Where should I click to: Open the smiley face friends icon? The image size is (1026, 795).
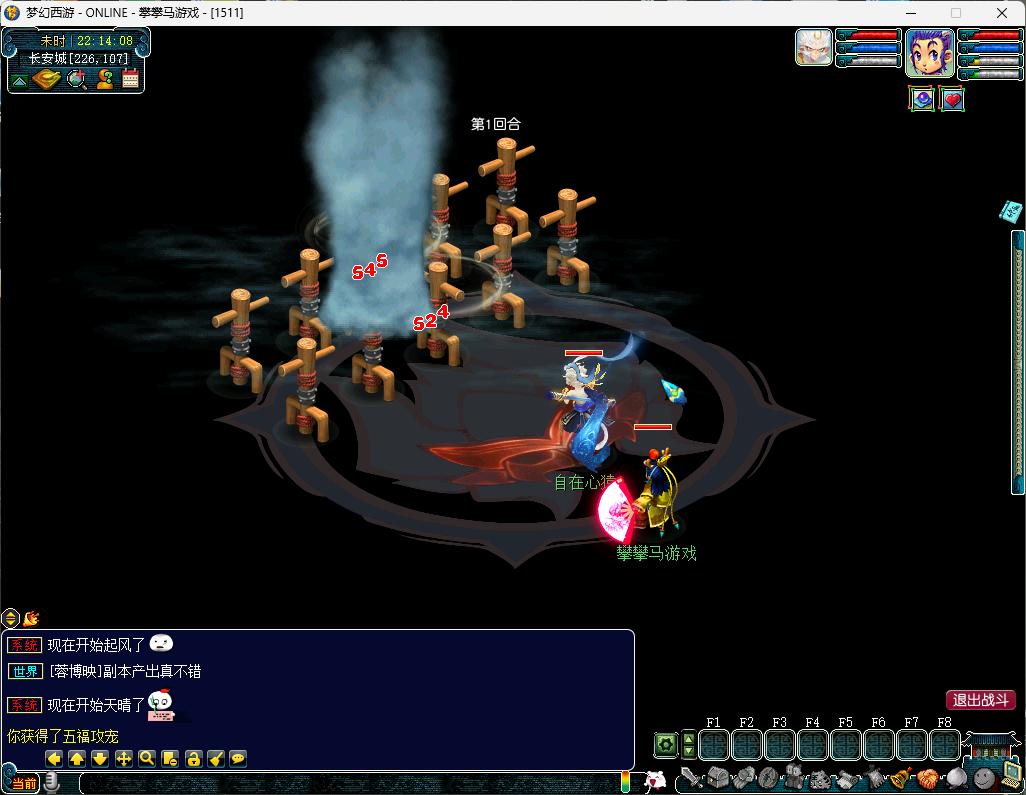coord(985,777)
